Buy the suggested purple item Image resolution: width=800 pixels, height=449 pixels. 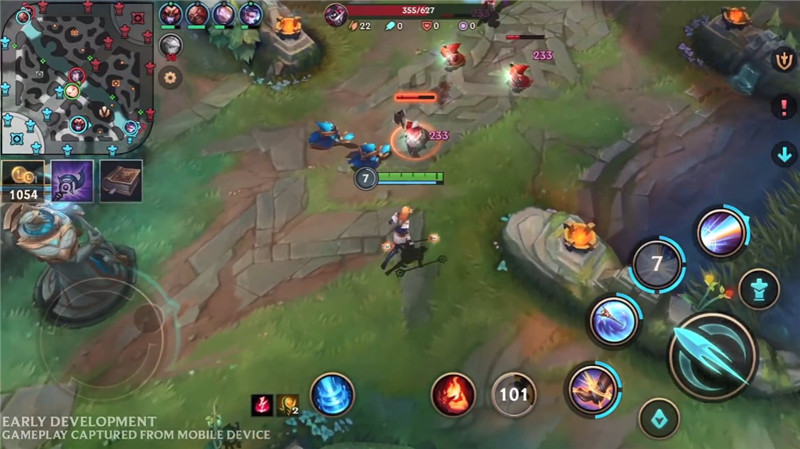(x=72, y=181)
